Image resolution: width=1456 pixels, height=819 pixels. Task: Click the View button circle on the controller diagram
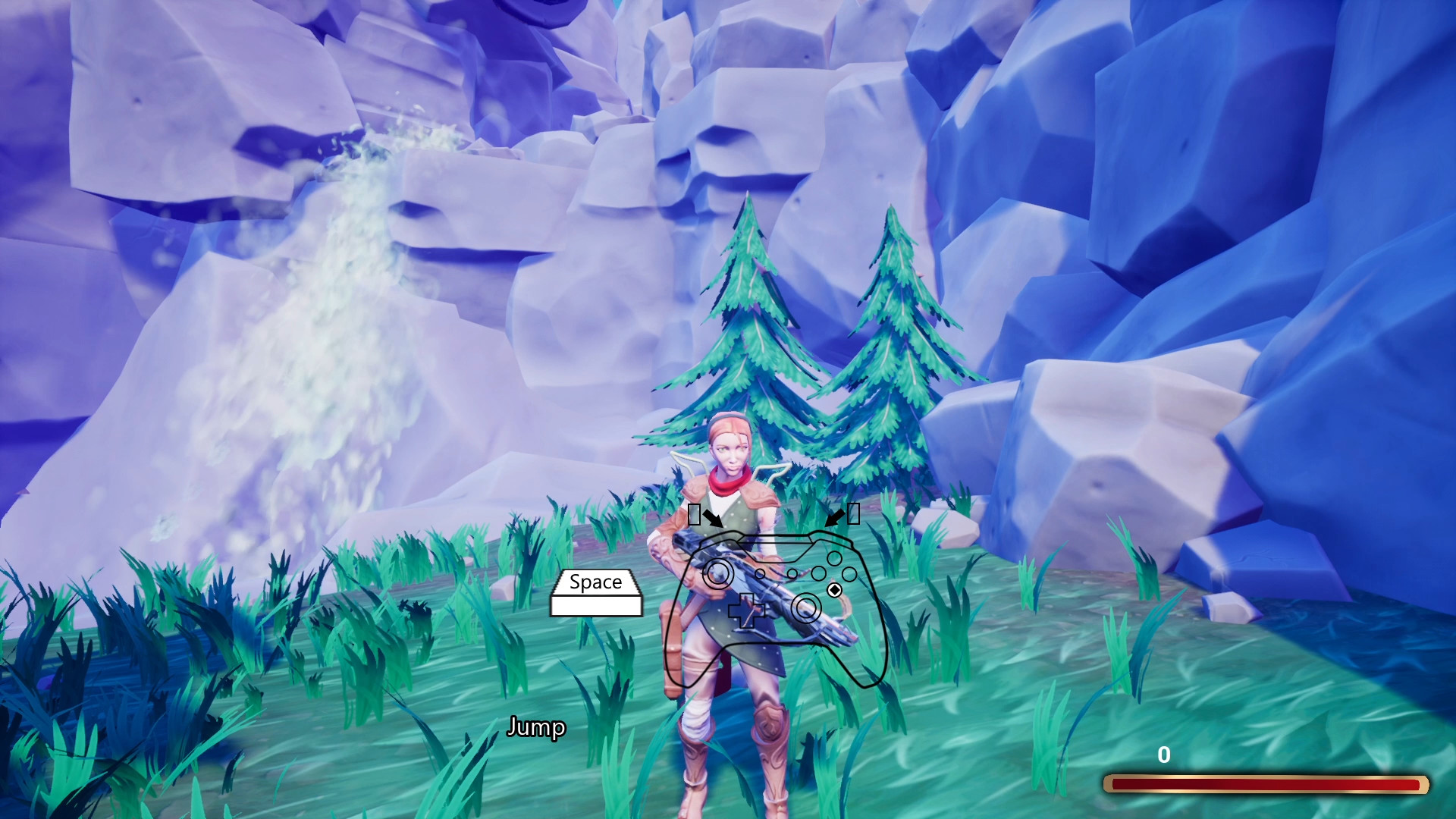[759, 574]
